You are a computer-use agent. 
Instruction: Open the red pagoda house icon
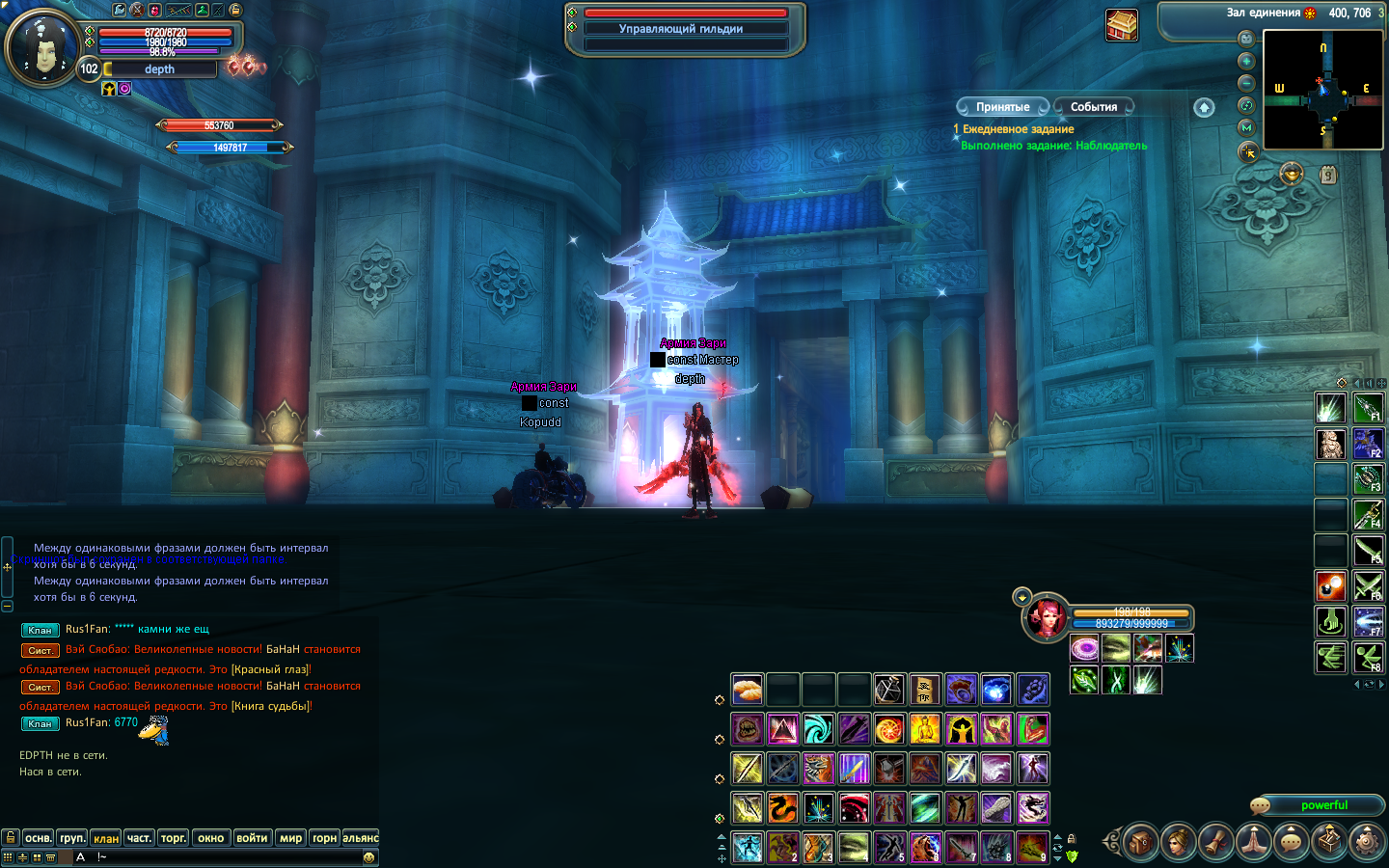pyautogui.click(x=1122, y=25)
